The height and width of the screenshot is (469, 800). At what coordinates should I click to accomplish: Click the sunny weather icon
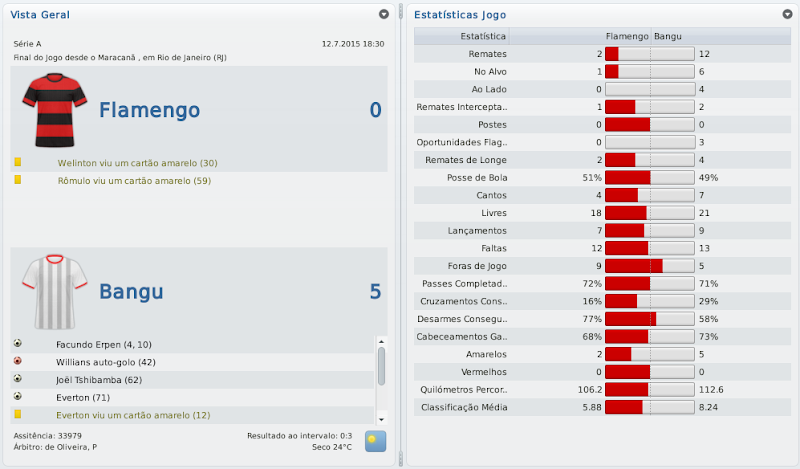(375, 441)
